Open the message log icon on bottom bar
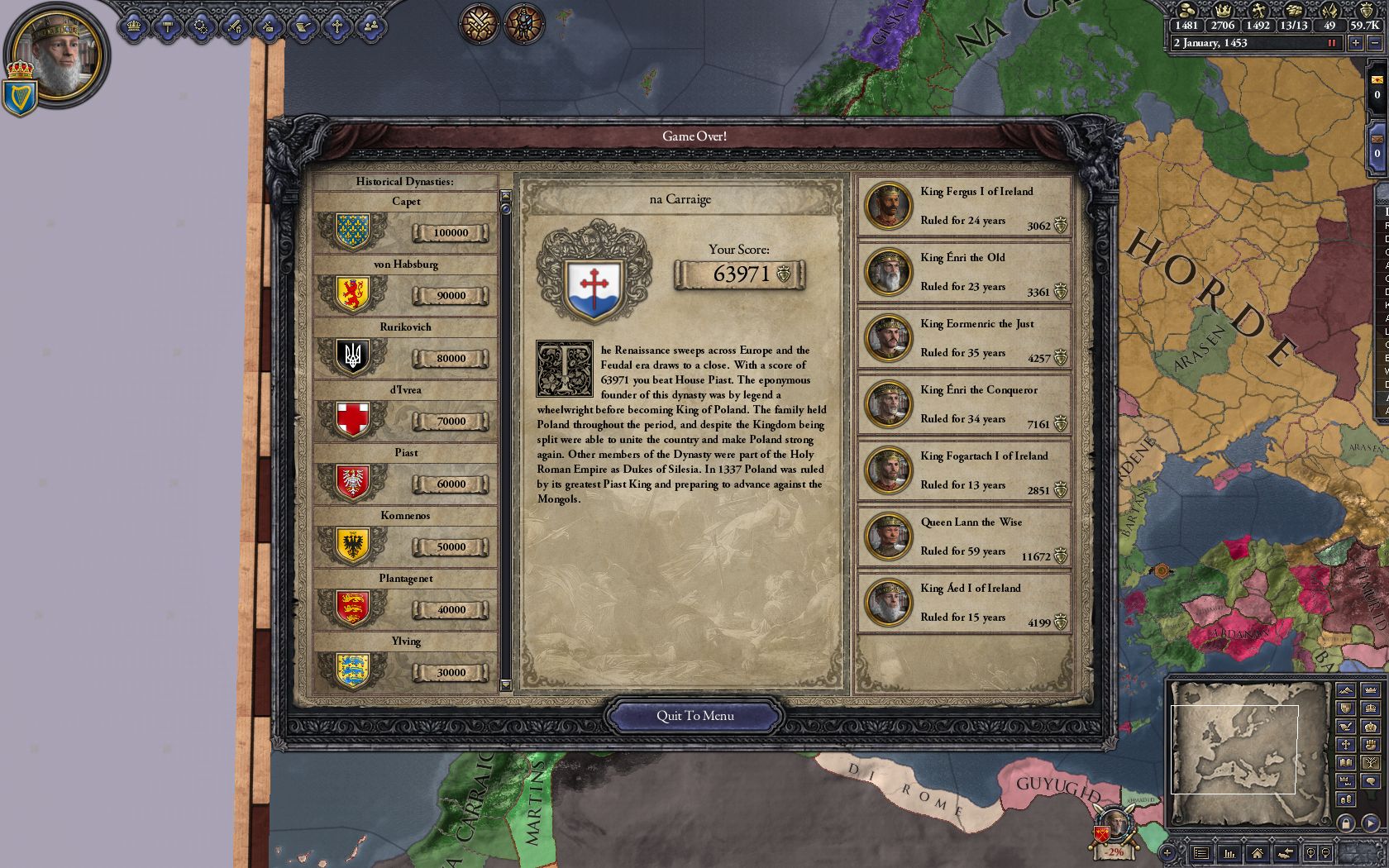1389x868 pixels. point(1200,853)
